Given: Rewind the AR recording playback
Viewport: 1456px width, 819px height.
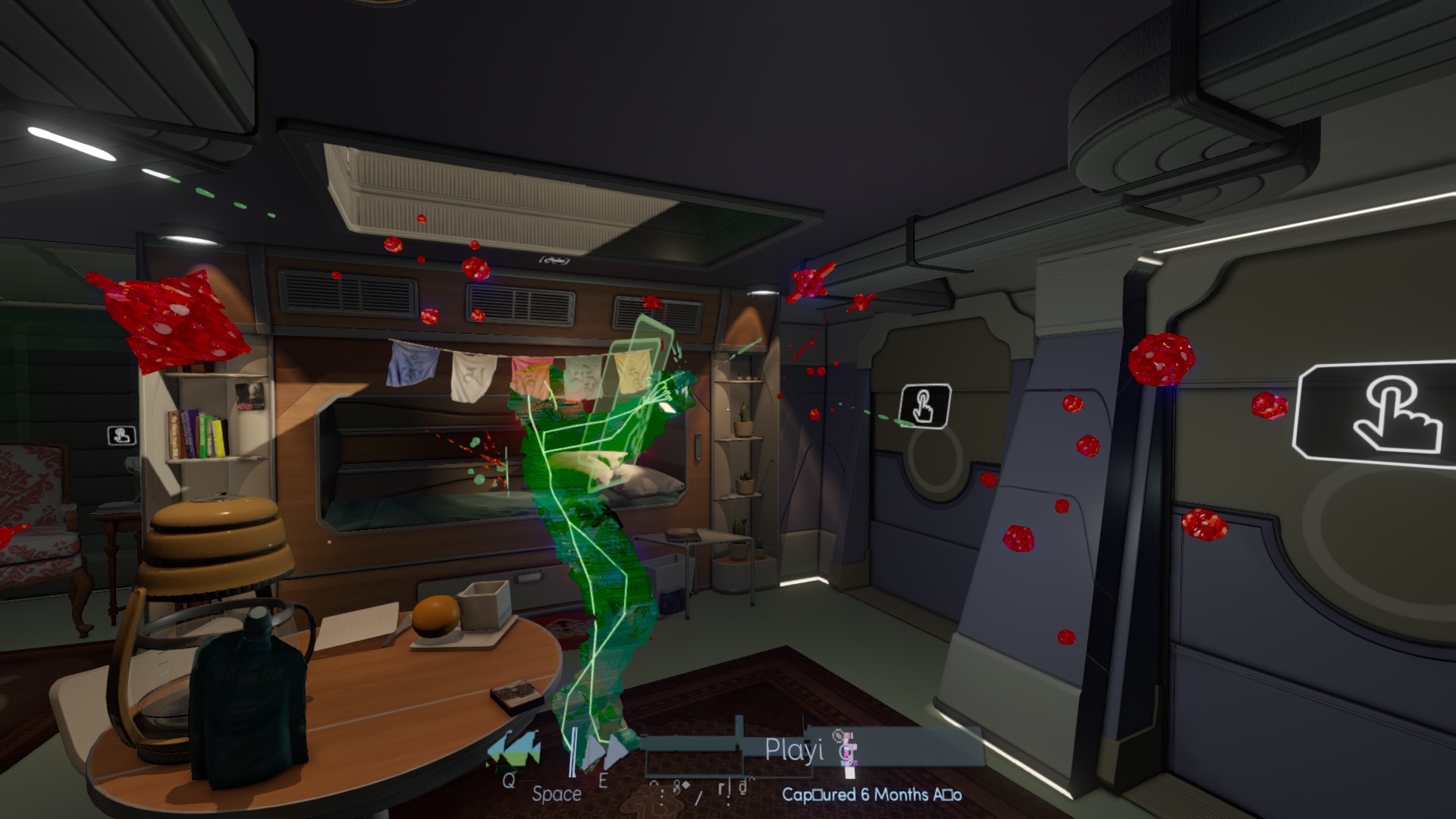Looking at the screenshot, I should point(515,749).
